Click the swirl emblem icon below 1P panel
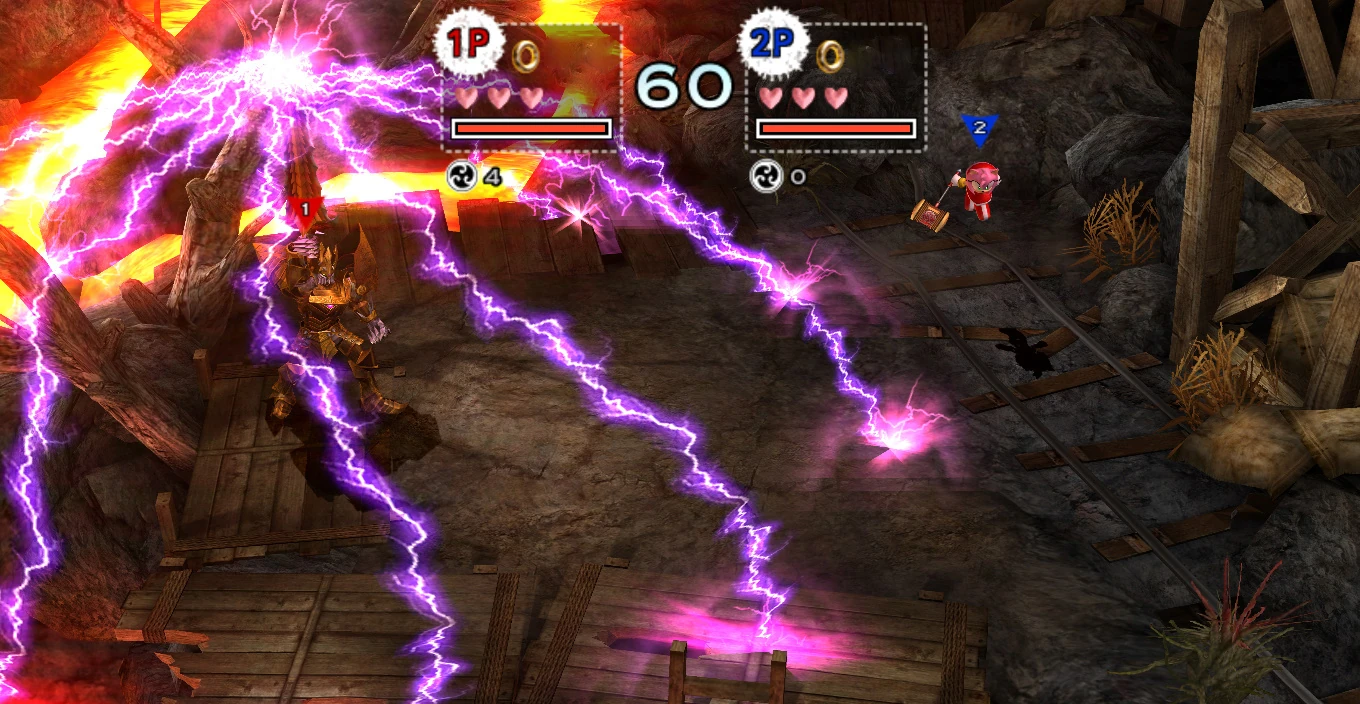 pos(461,176)
